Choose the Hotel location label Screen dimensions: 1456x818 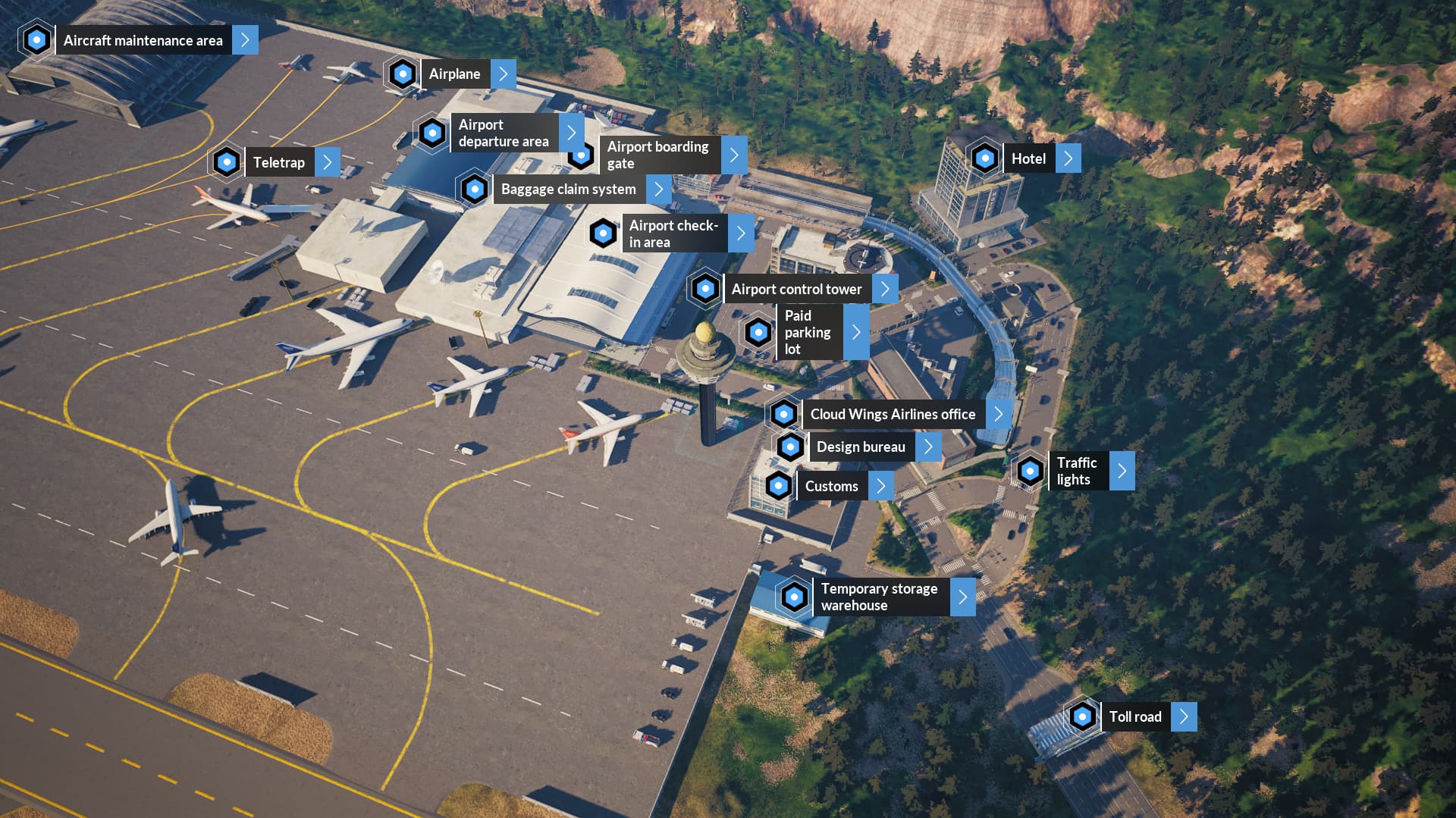point(1028,158)
